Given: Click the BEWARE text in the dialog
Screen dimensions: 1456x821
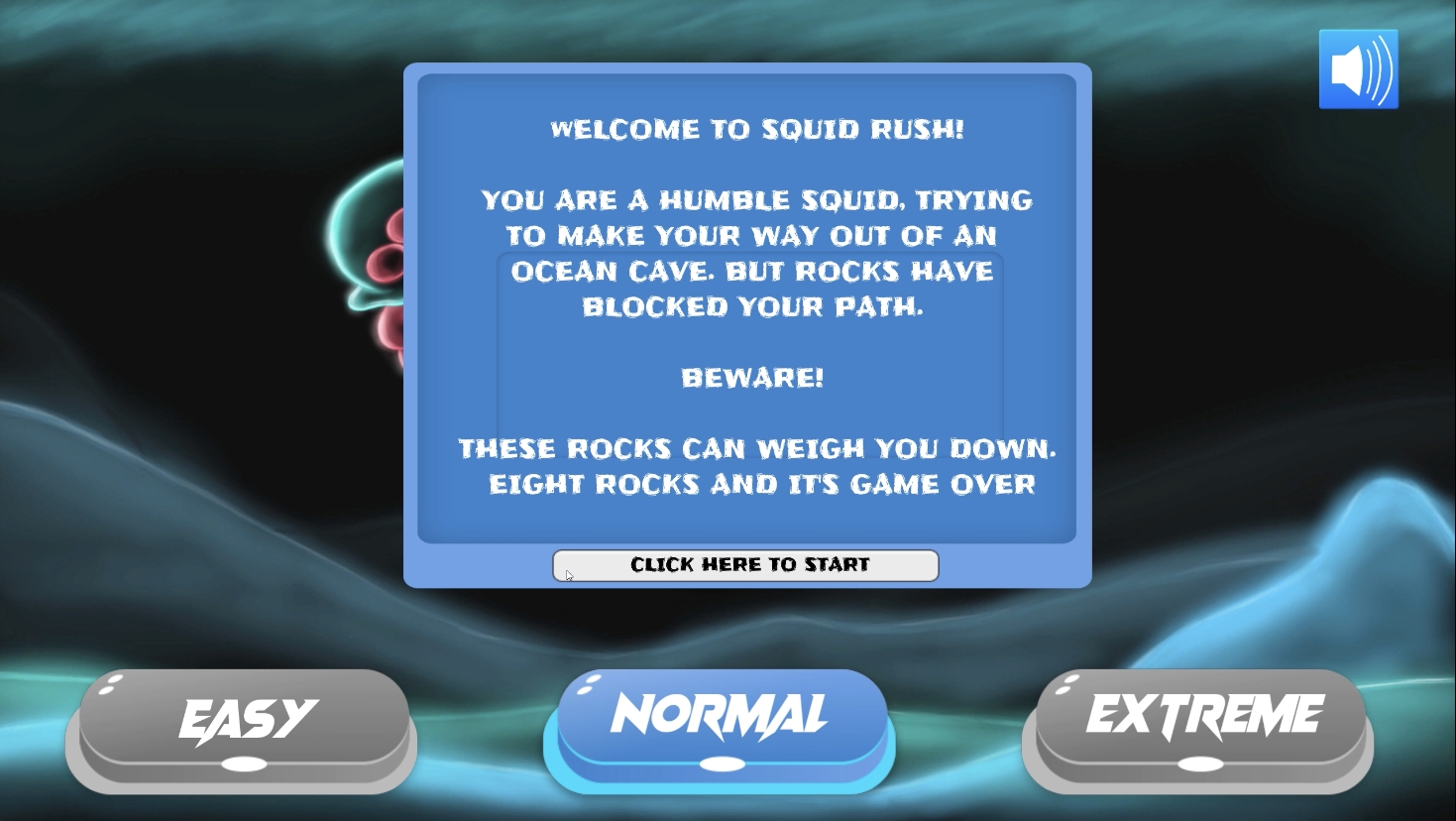Looking at the screenshot, I should (750, 377).
